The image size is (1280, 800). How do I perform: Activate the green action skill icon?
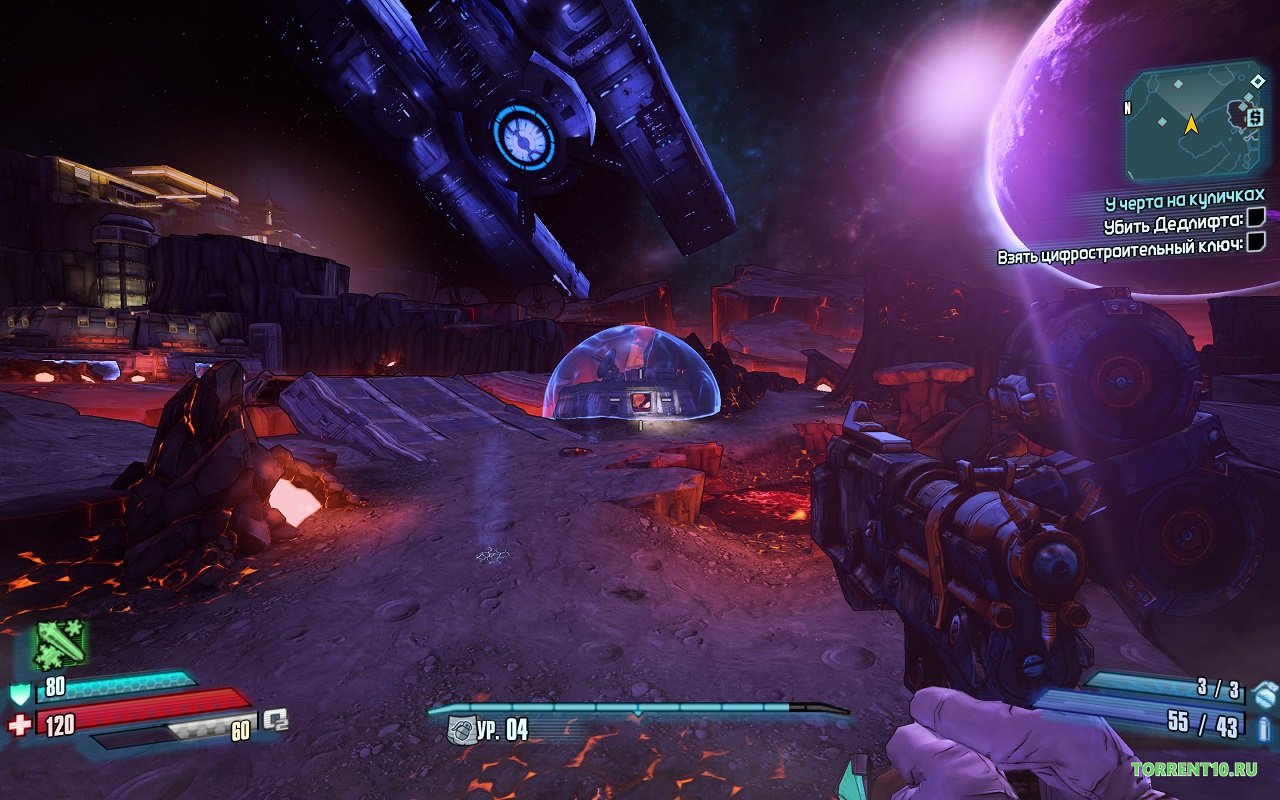pos(60,645)
